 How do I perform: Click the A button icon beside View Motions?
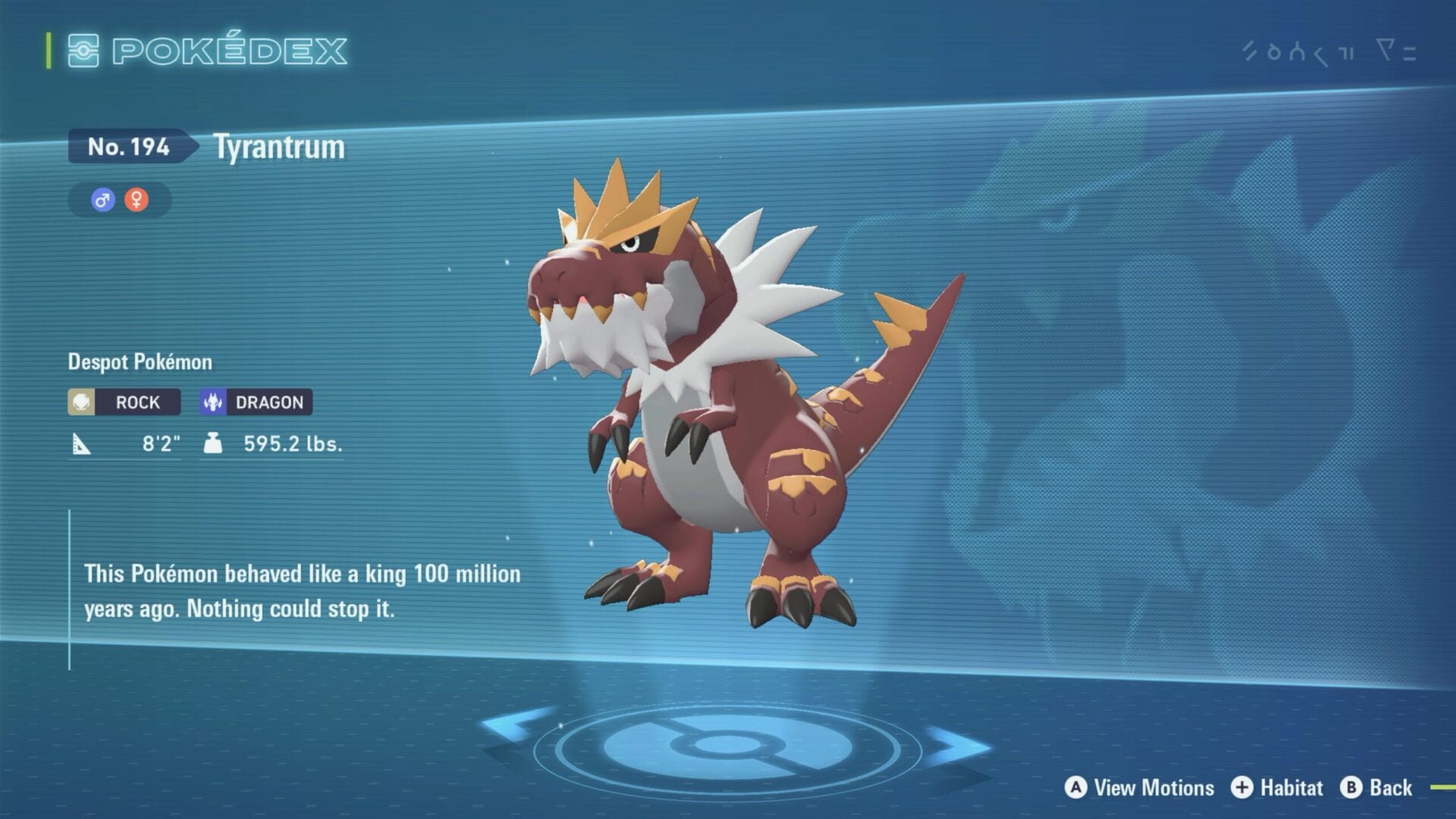[1076, 788]
